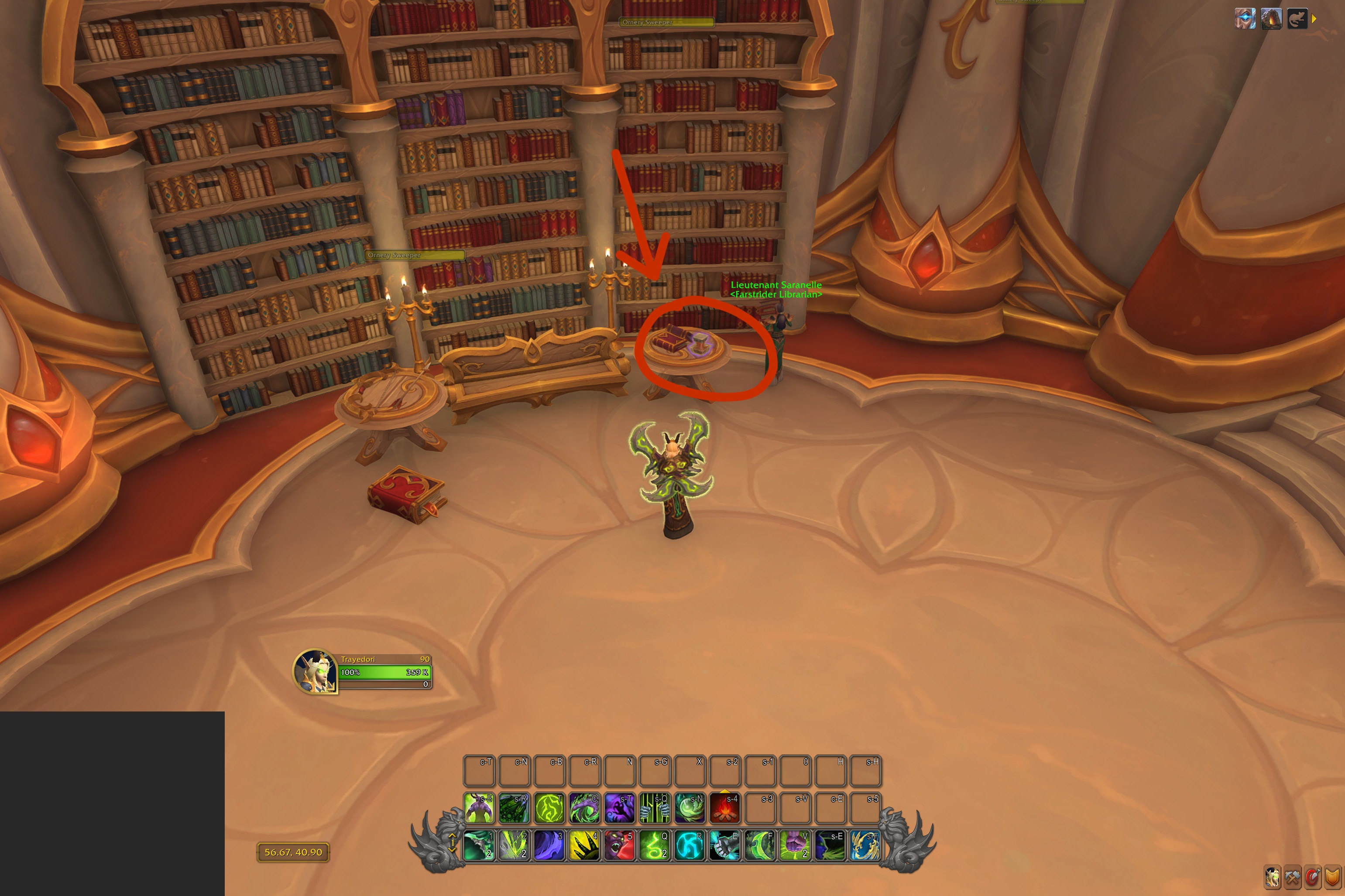Click the hearthstone cave icon near the minimap

(x=1272, y=19)
